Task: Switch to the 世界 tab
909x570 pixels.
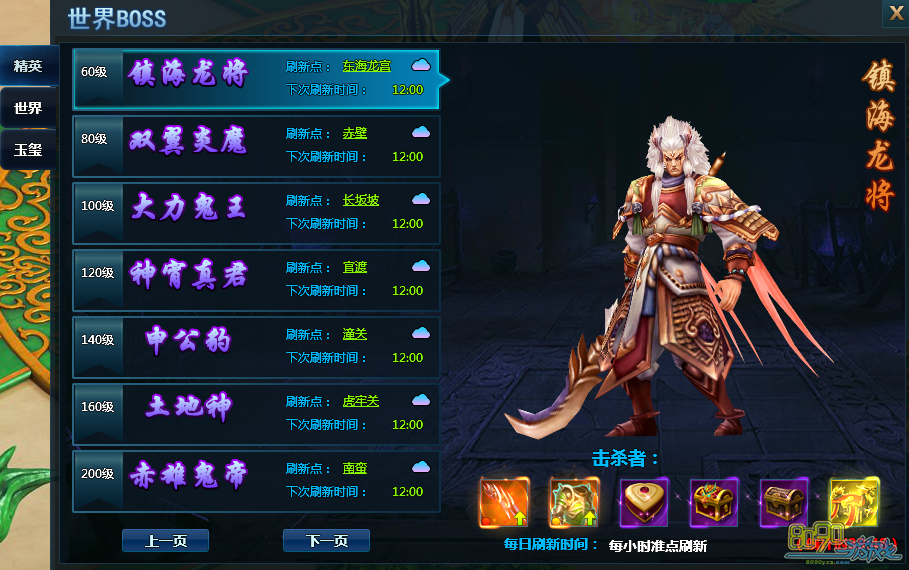Action: click(28, 108)
